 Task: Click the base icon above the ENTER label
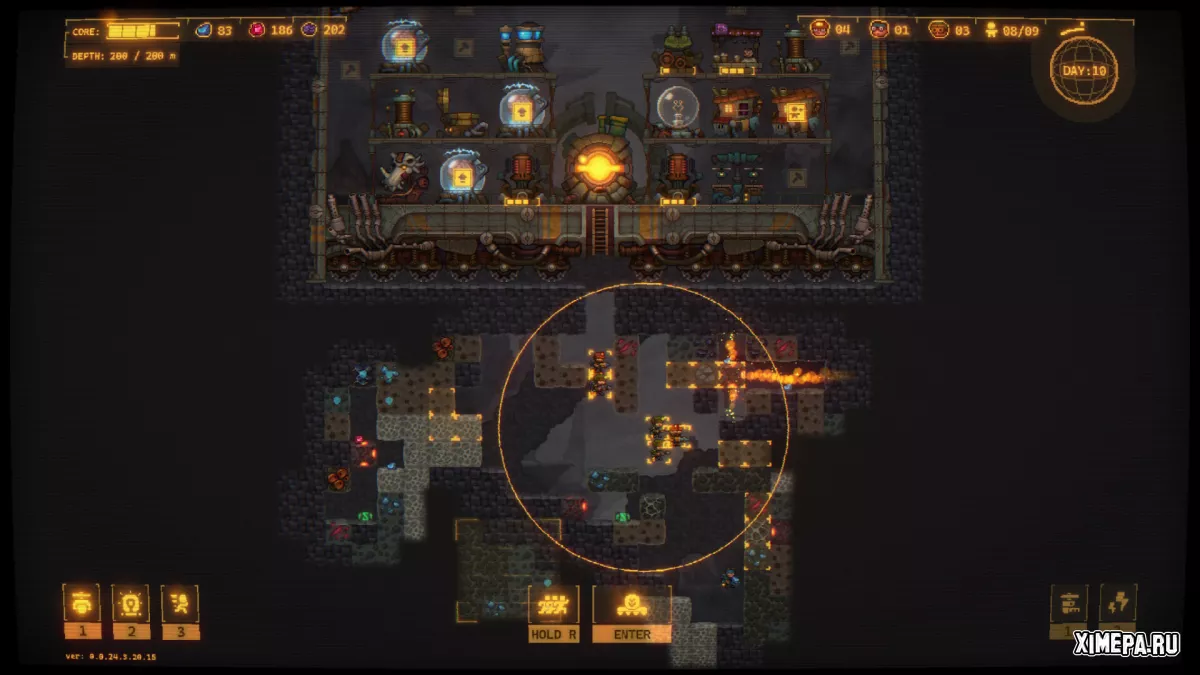[x=631, y=604]
